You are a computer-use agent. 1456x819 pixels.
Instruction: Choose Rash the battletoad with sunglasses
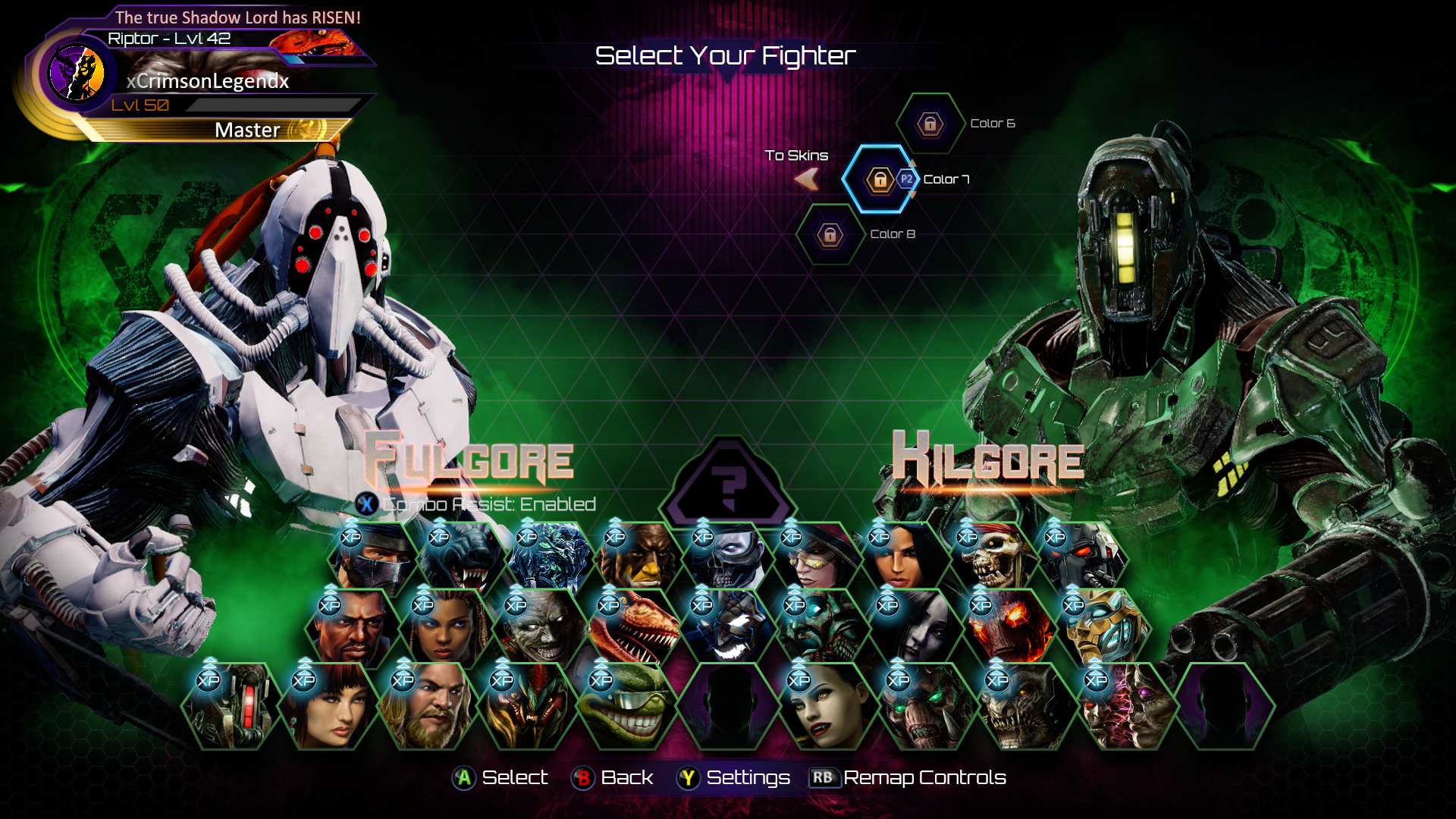pos(625,707)
